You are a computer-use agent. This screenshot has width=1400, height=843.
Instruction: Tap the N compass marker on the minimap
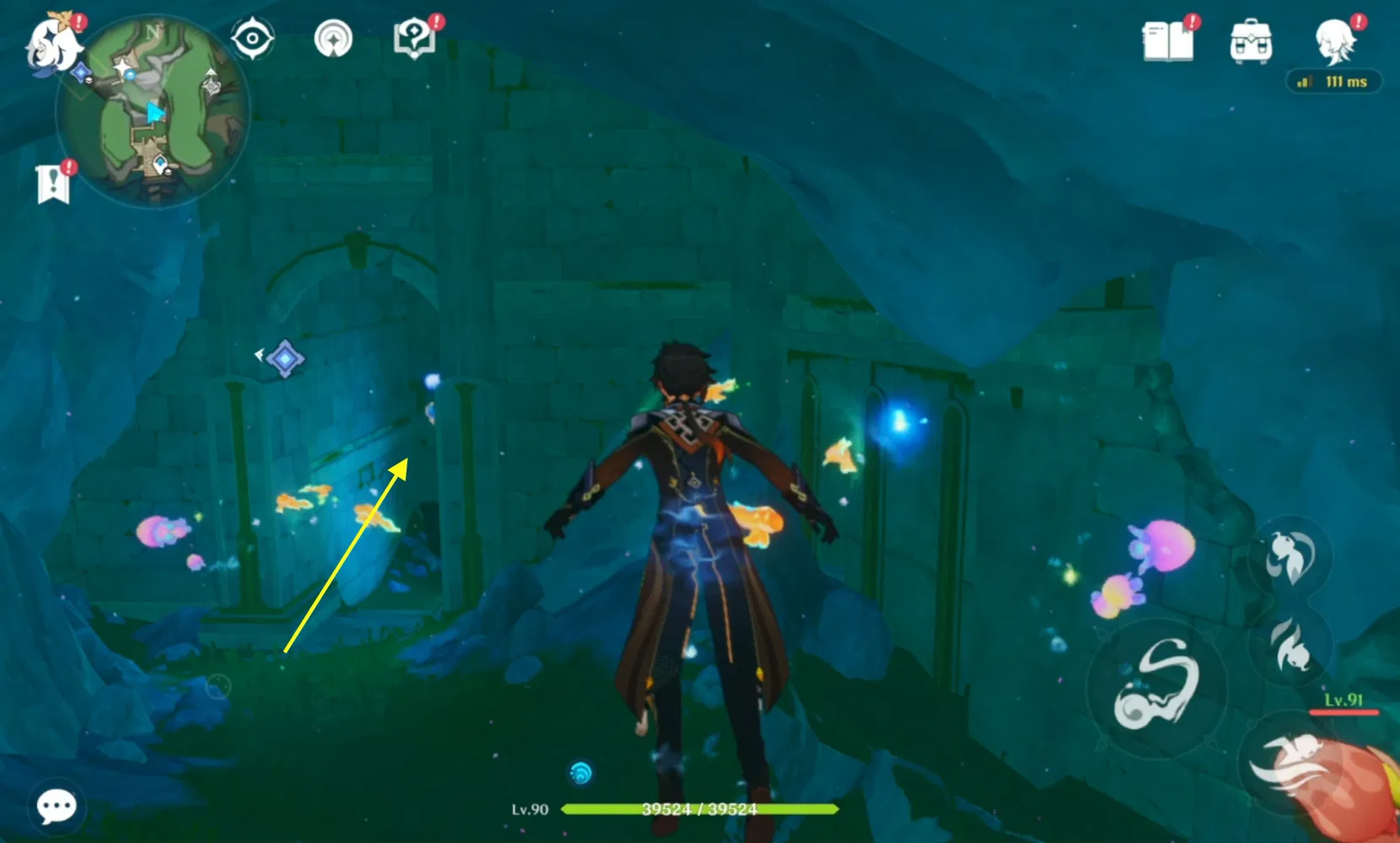(x=153, y=30)
